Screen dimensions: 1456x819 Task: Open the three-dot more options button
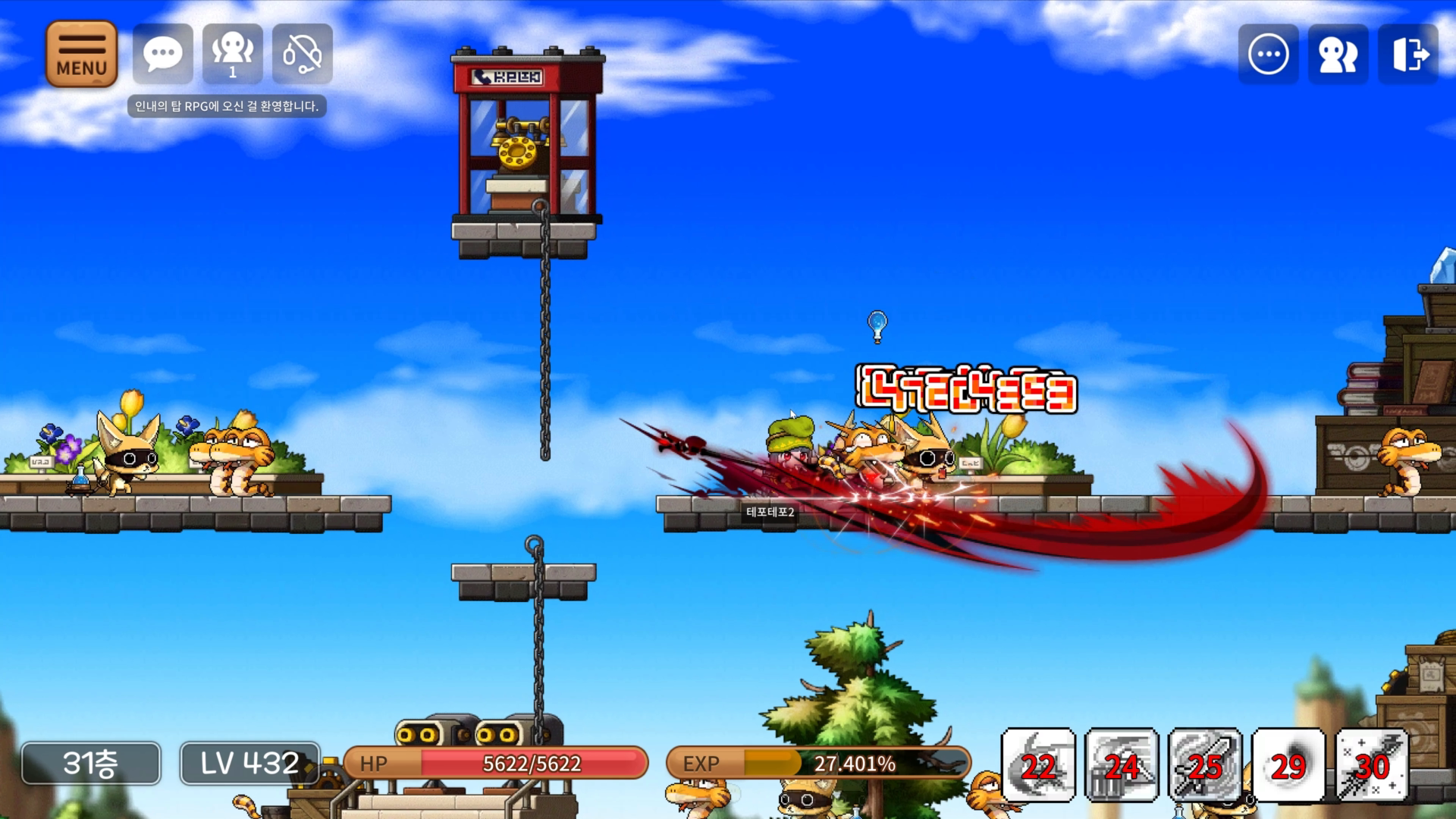point(1268,54)
